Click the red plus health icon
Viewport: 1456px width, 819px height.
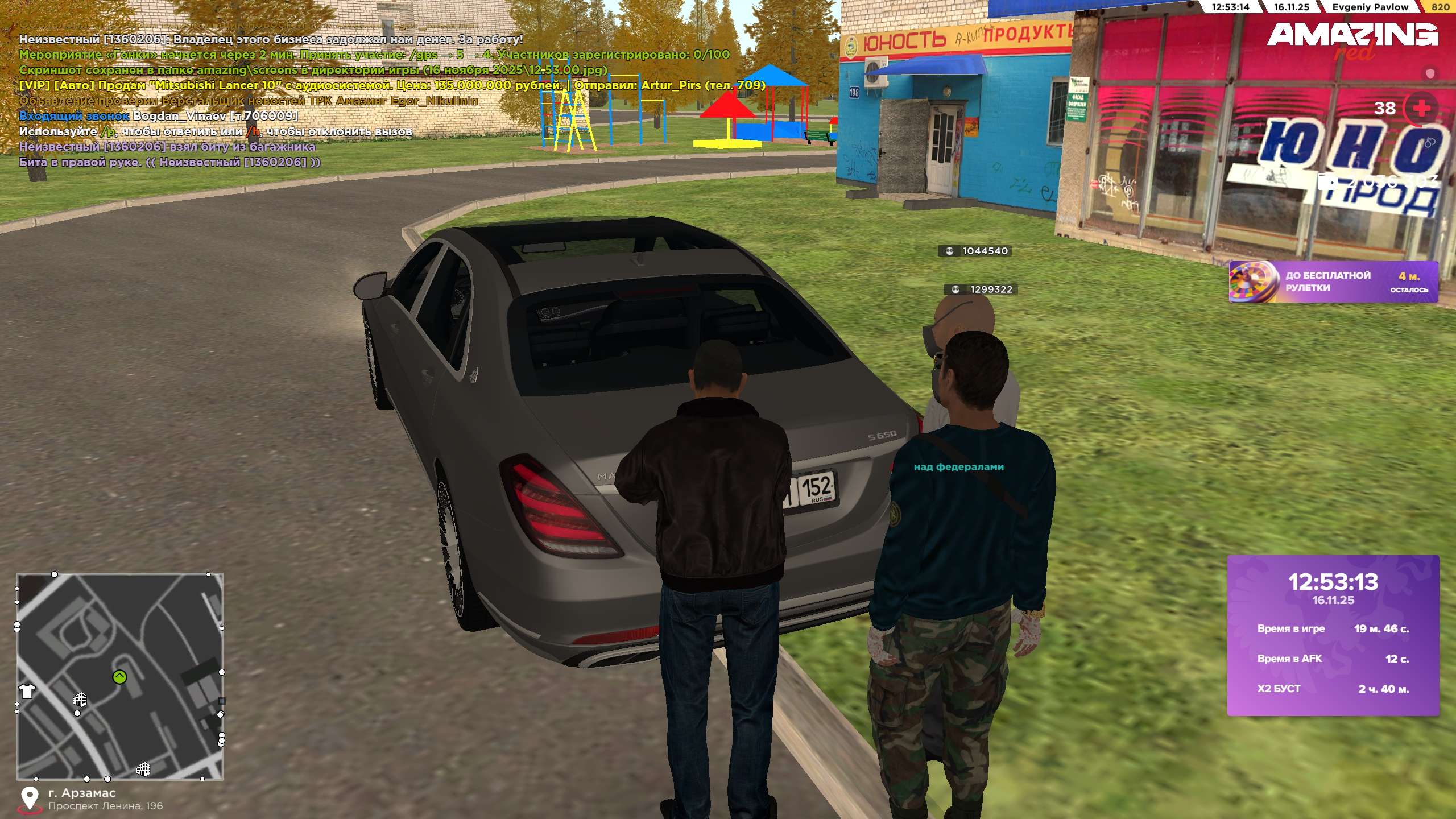pyautogui.click(x=1421, y=108)
